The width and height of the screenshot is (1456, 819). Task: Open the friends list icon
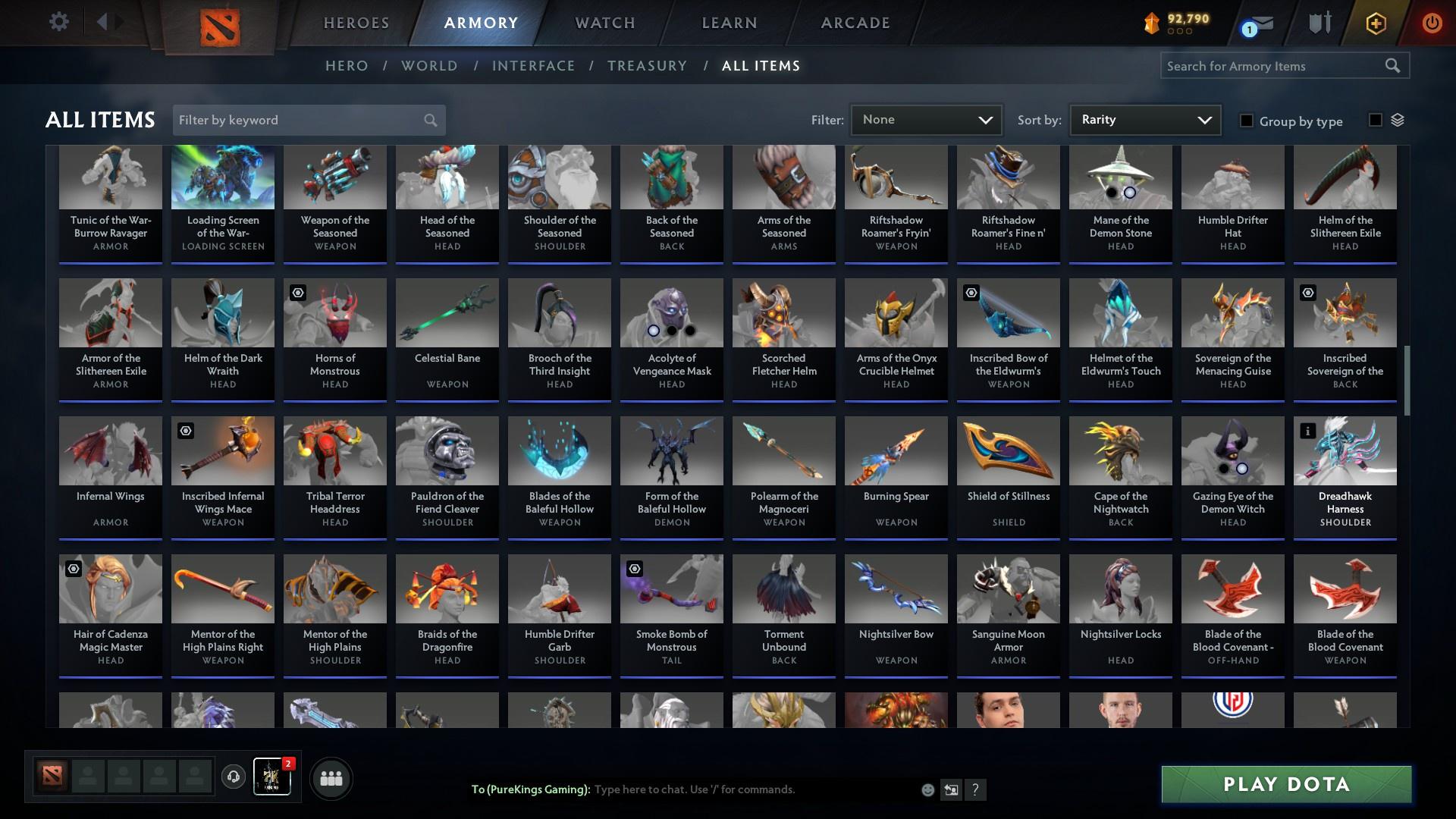pos(330,777)
